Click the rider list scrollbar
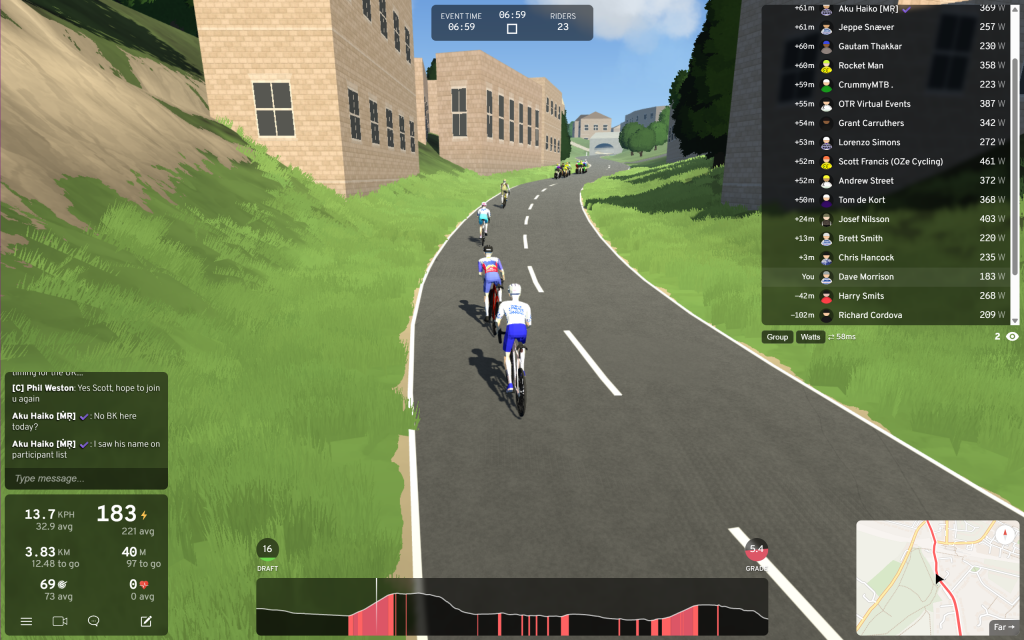The height and width of the screenshot is (640, 1024). pos(1016,160)
